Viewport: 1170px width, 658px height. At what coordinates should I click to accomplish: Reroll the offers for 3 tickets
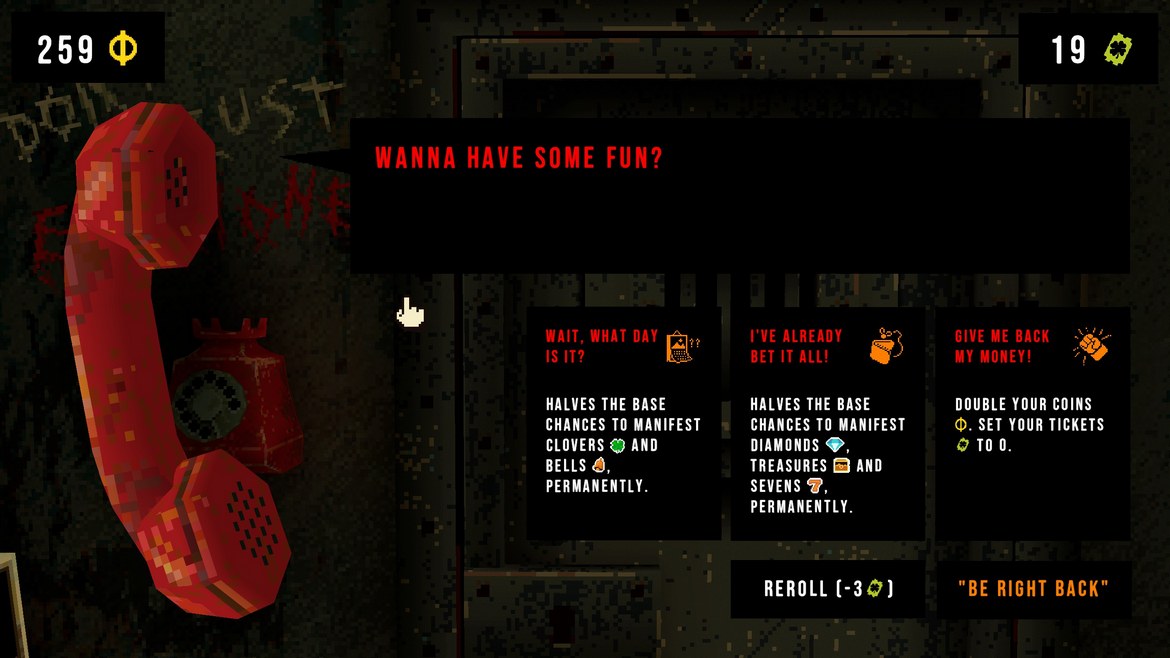(828, 589)
